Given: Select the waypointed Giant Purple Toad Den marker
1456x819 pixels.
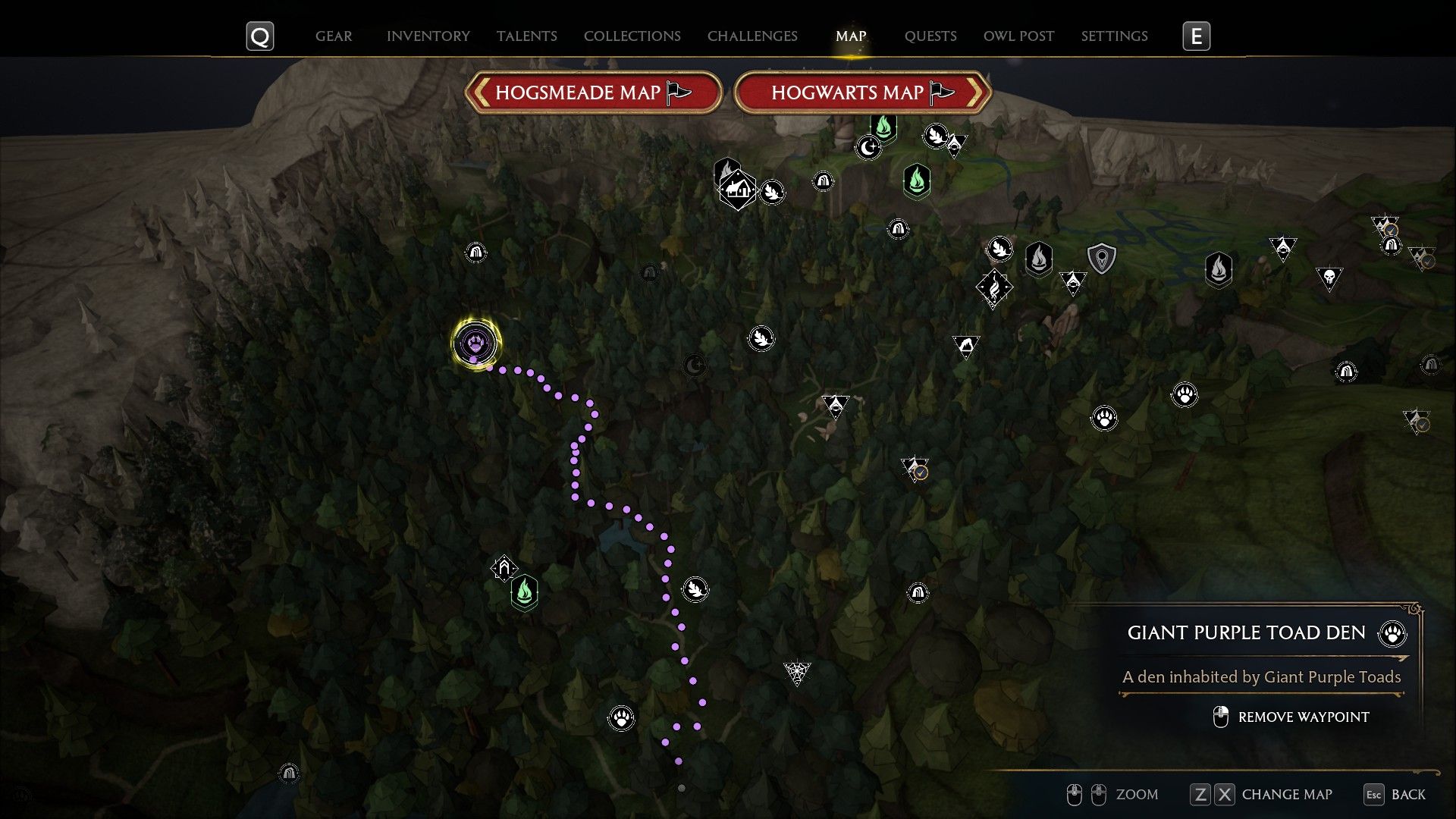Looking at the screenshot, I should click(475, 343).
